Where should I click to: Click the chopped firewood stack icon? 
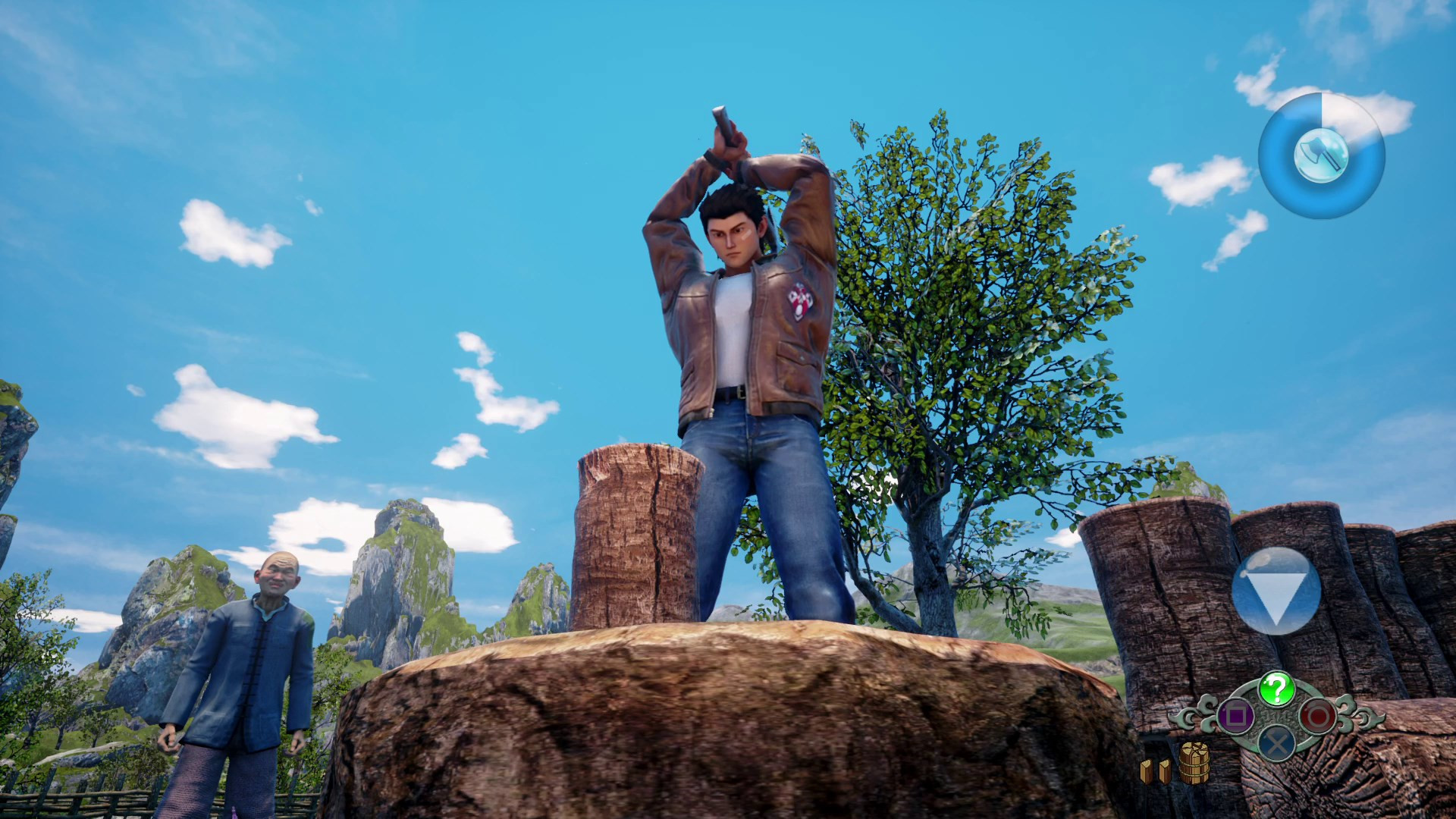pos(1154,772)
